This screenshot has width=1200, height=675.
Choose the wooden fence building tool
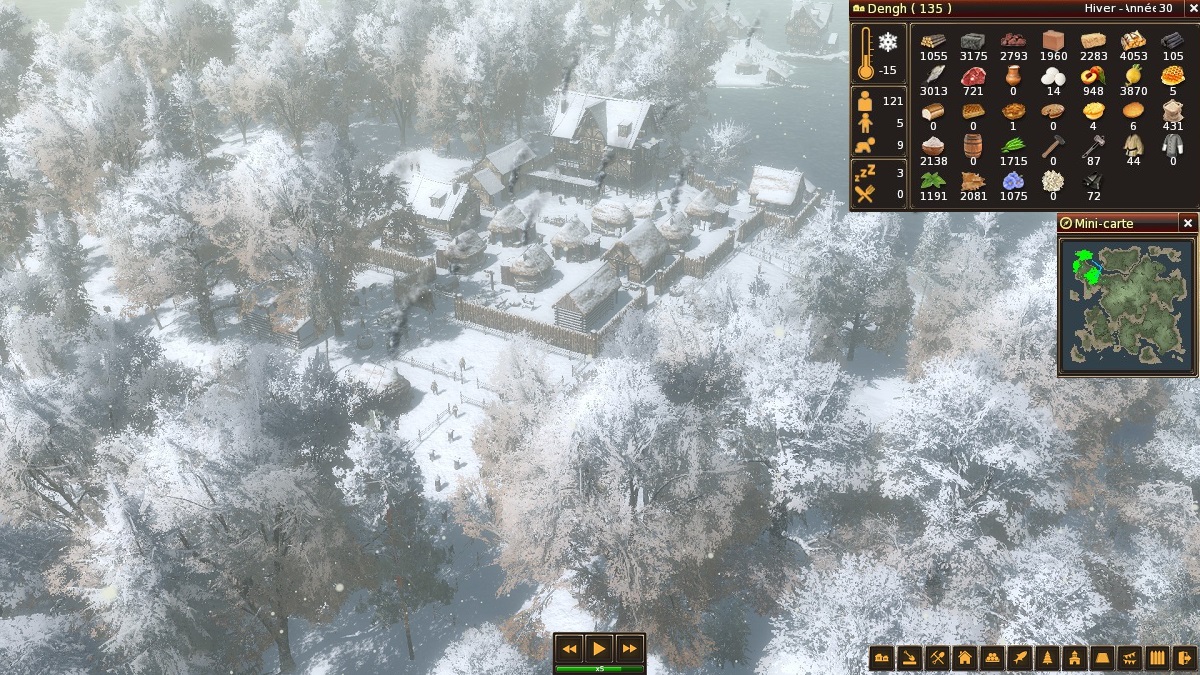click(x=1157, y=657)
